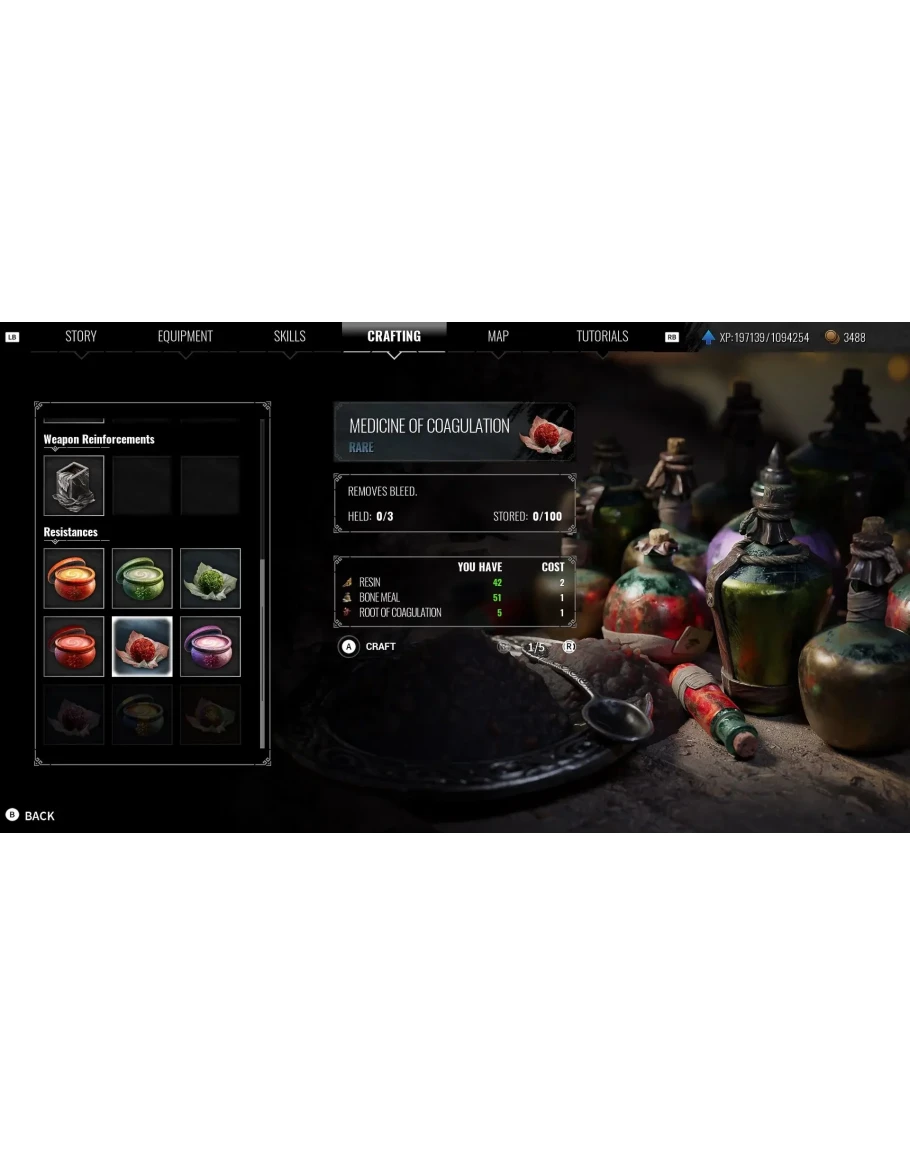
Task: Switch to the Story tab
Action: (81, 337)
